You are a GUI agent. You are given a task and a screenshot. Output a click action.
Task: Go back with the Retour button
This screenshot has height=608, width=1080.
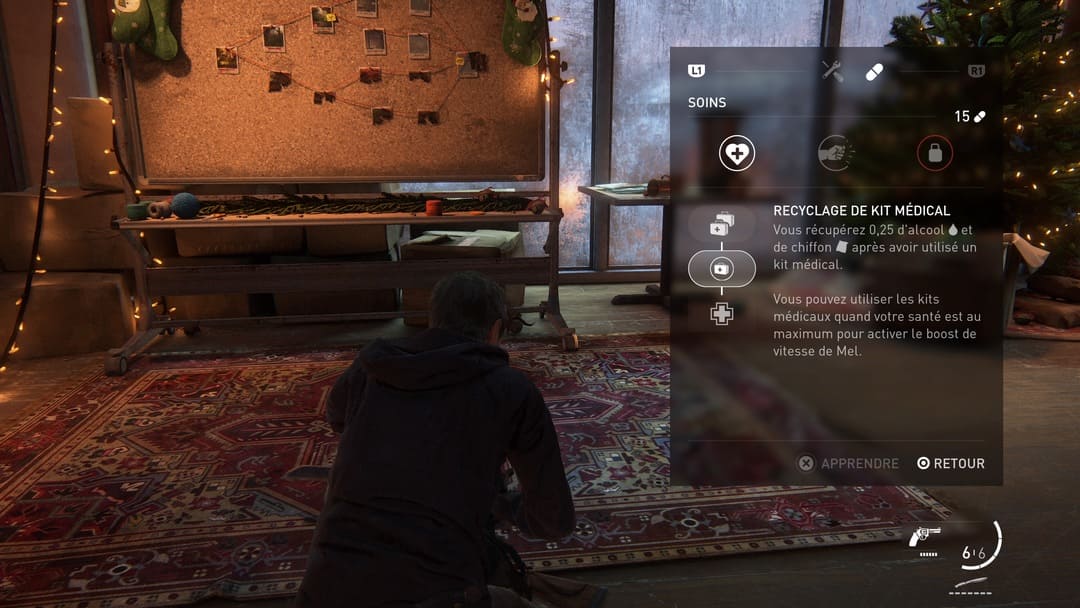click(x=951, y=463)
